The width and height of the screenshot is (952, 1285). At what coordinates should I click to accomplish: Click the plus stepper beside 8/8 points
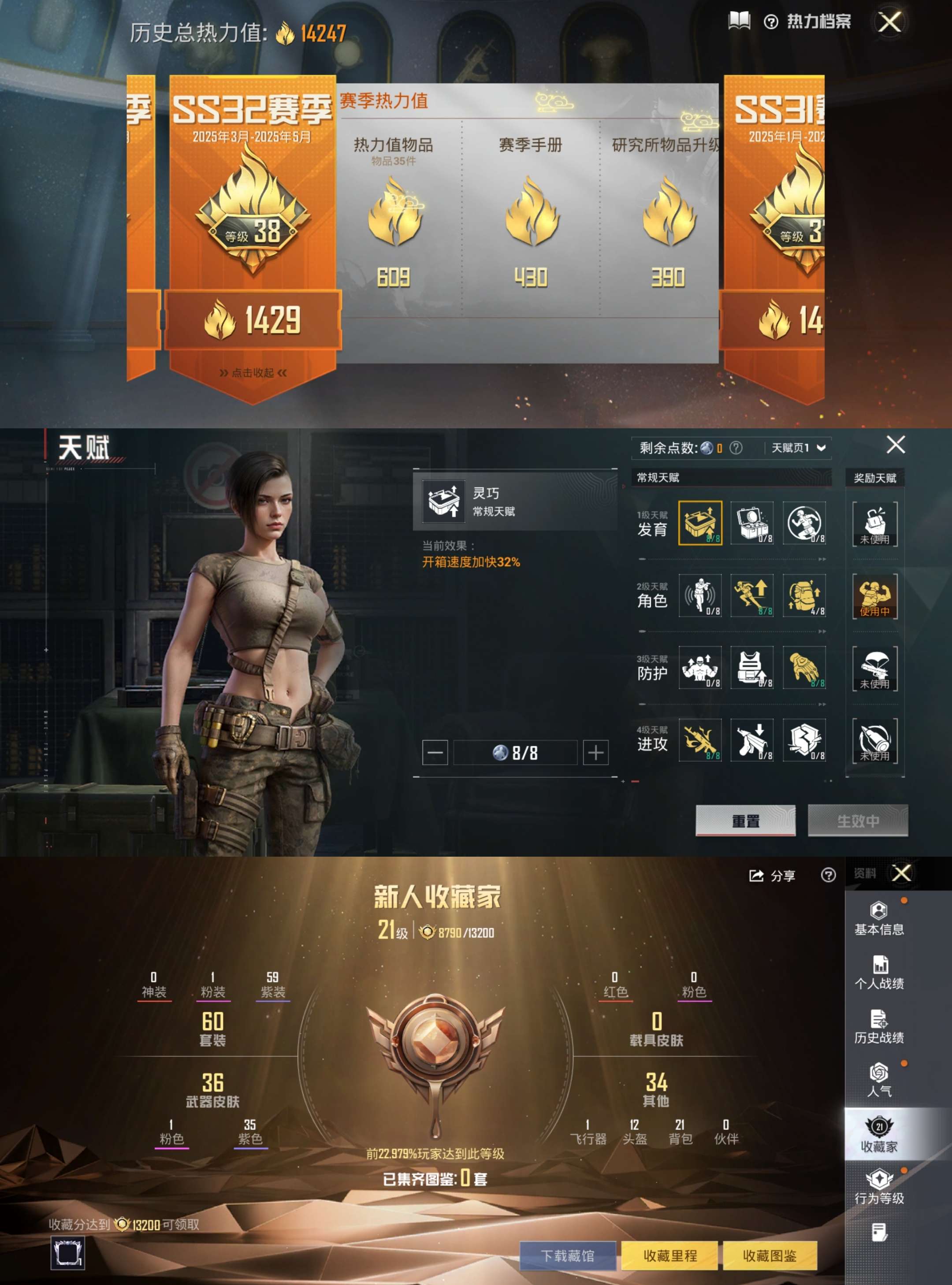tap(595, 752)
